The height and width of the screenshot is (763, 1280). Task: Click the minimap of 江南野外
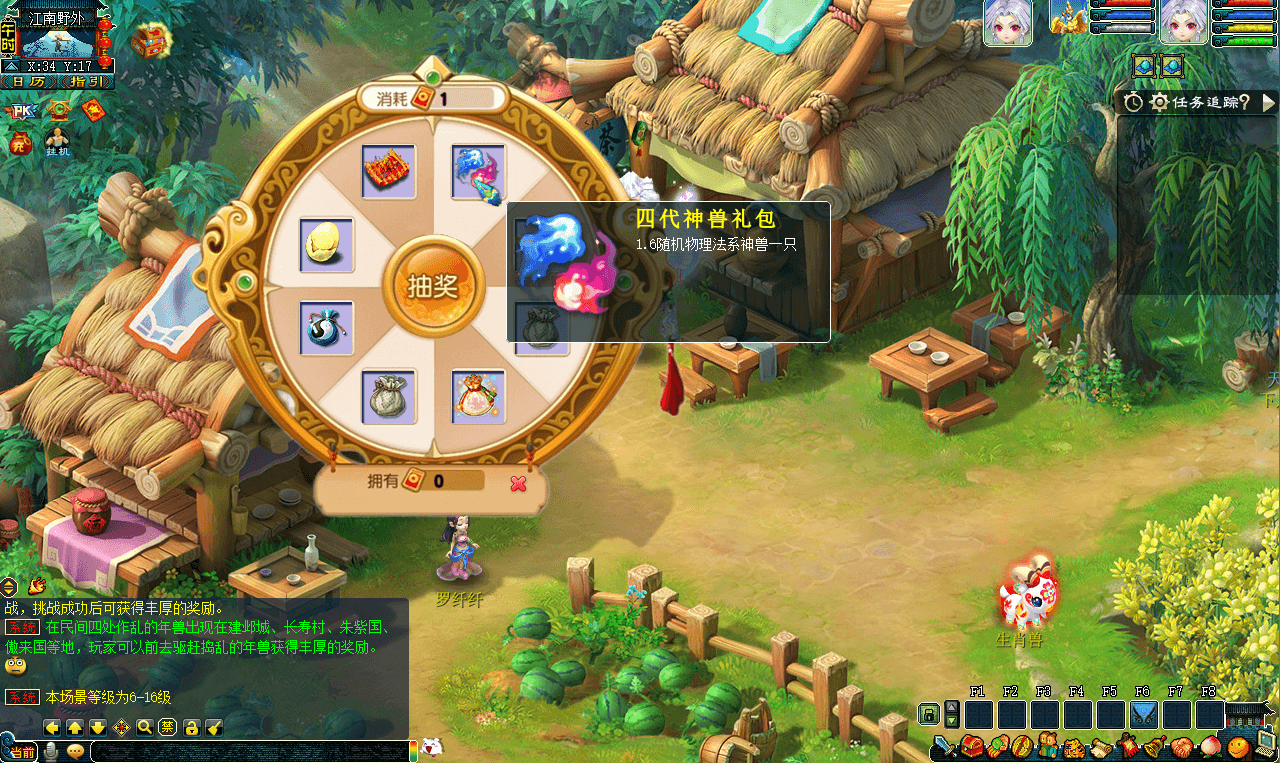click(58, 44)
